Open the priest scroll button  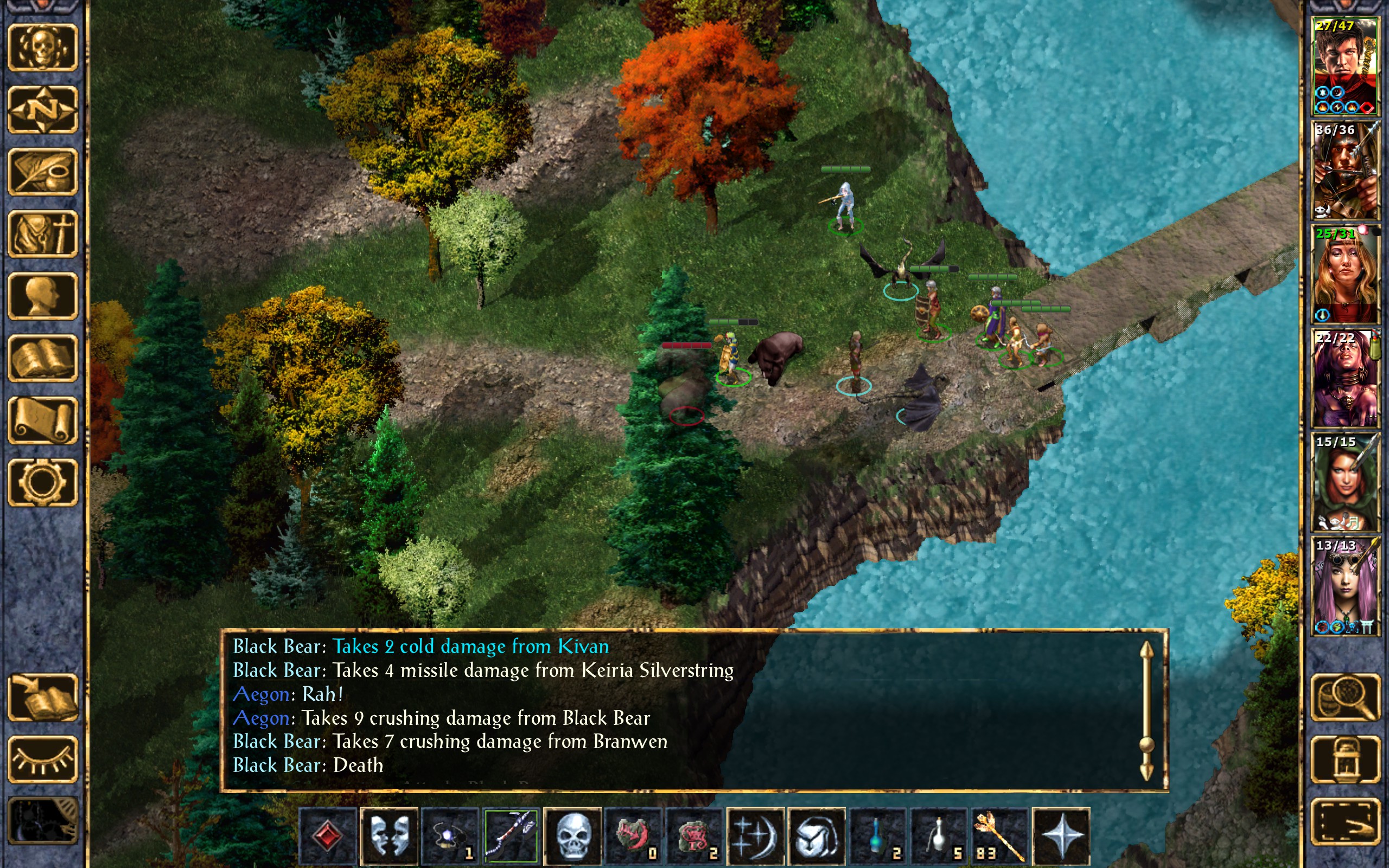[x=43, y=420]
